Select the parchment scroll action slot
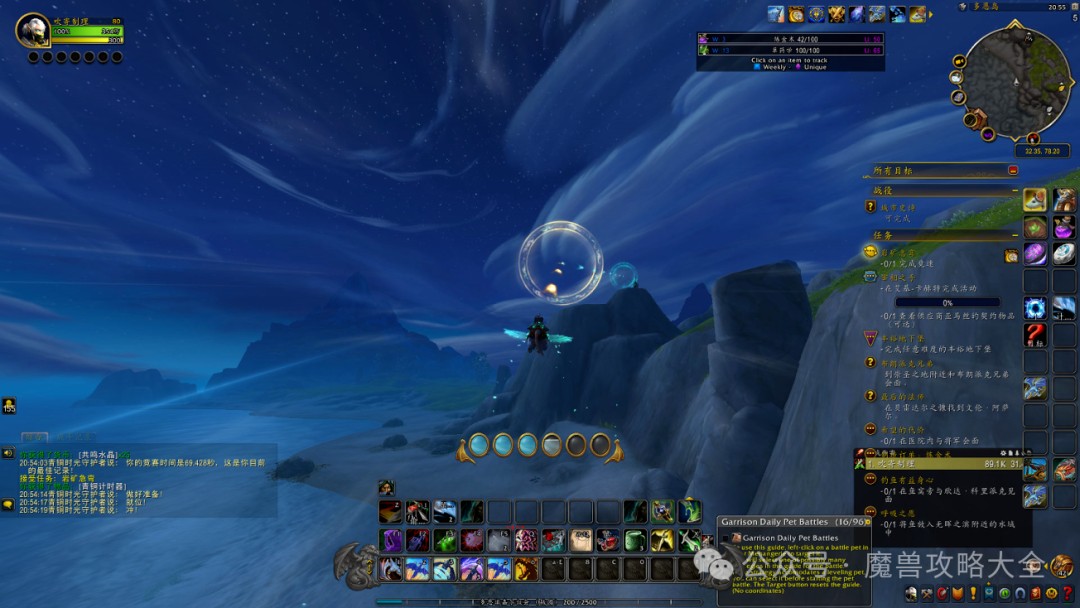Image resolution: width=1080 pixels, height=608 pixels. click(x=581, y=541)
